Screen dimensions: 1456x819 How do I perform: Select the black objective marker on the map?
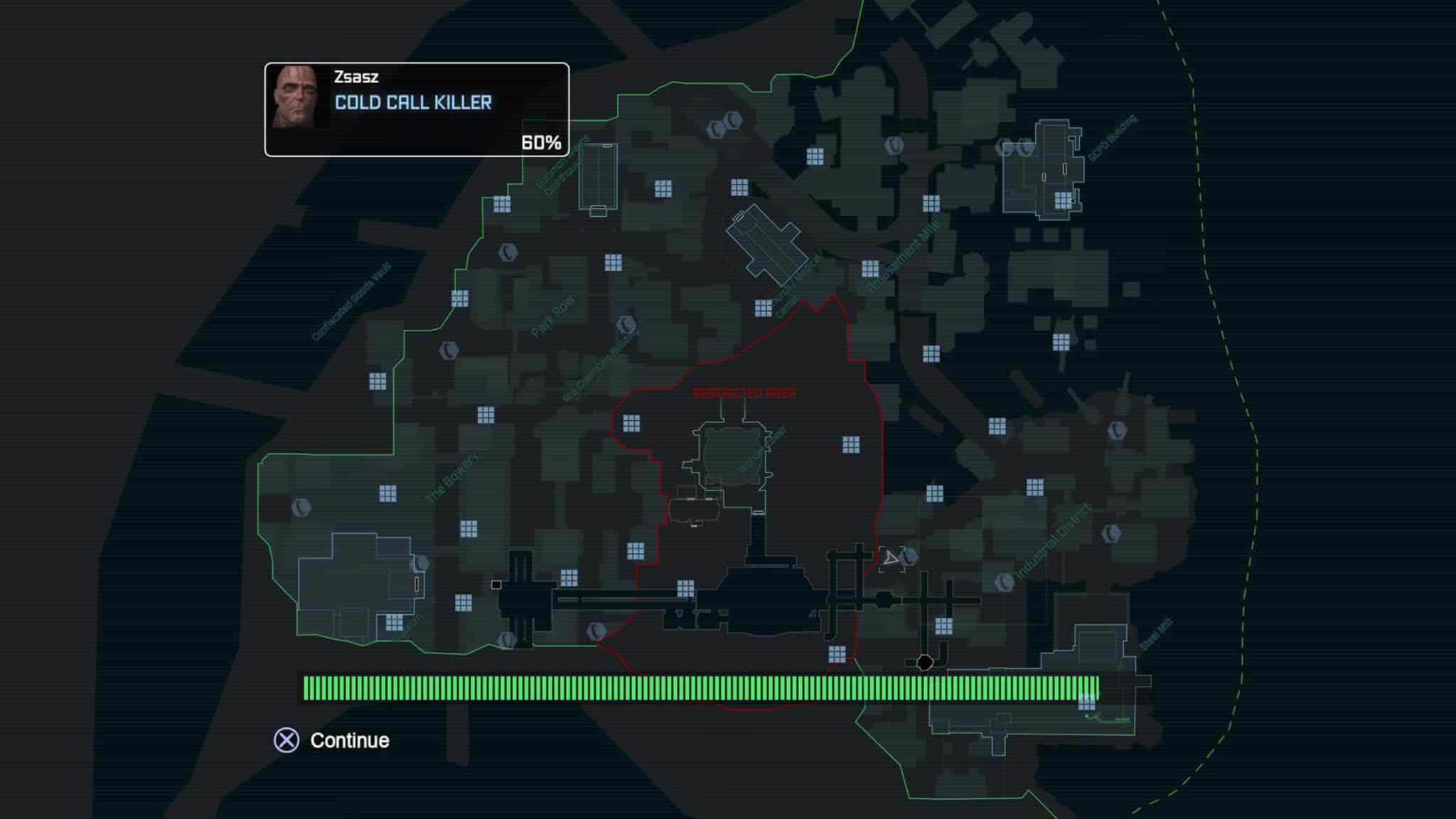tap(924, 663)
